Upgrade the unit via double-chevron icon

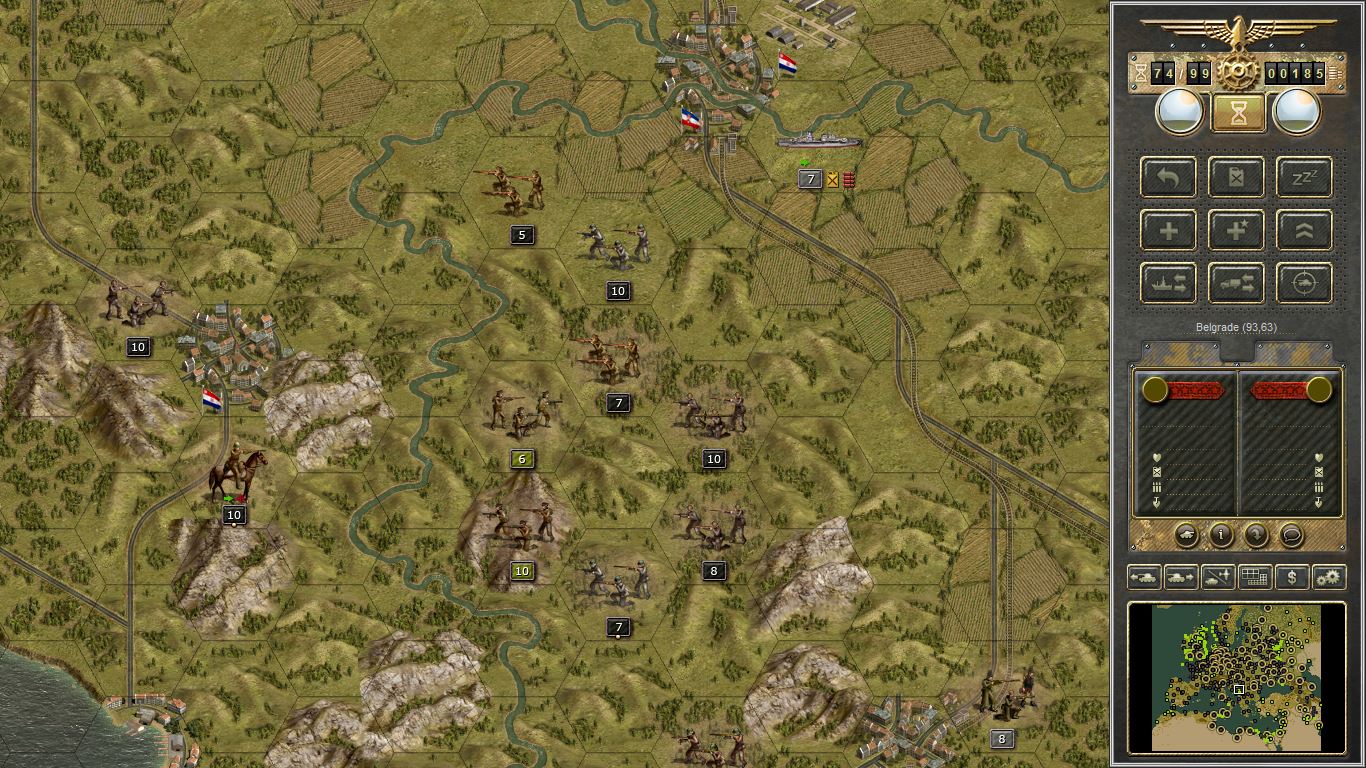click(x=1303, y=230)
